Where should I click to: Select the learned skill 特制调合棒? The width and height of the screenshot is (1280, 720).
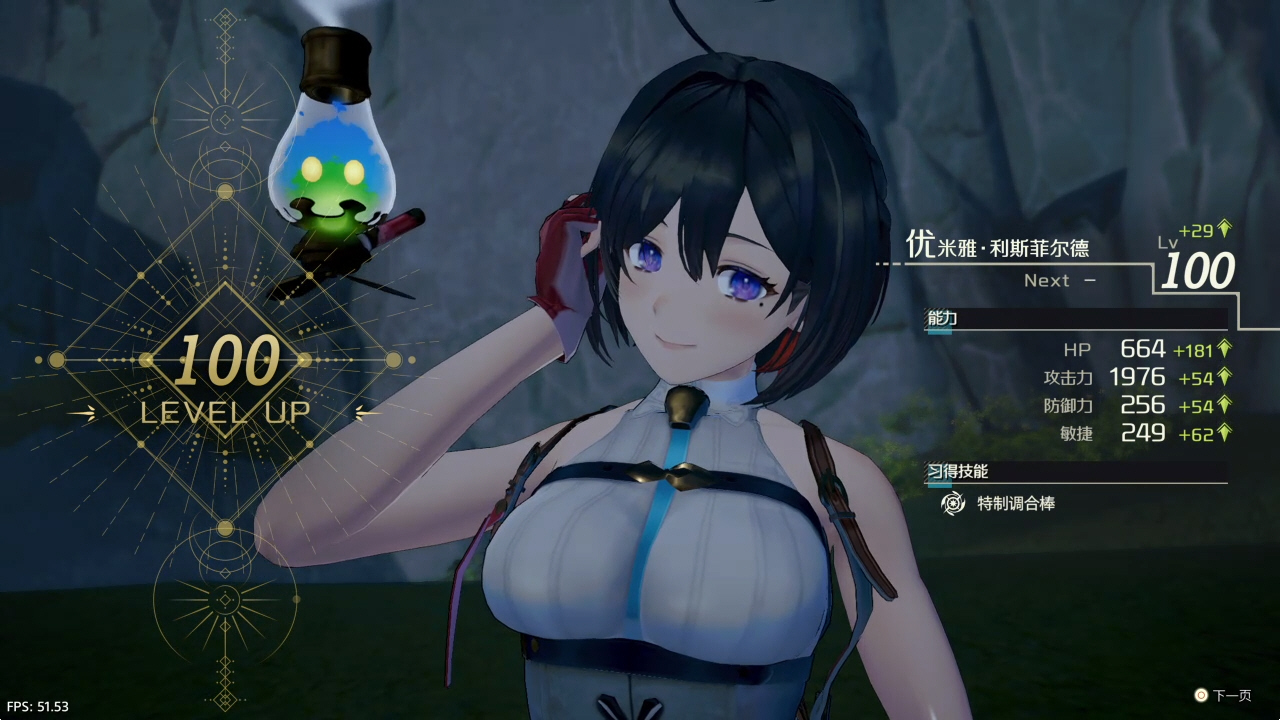[x=1014, y=504]
